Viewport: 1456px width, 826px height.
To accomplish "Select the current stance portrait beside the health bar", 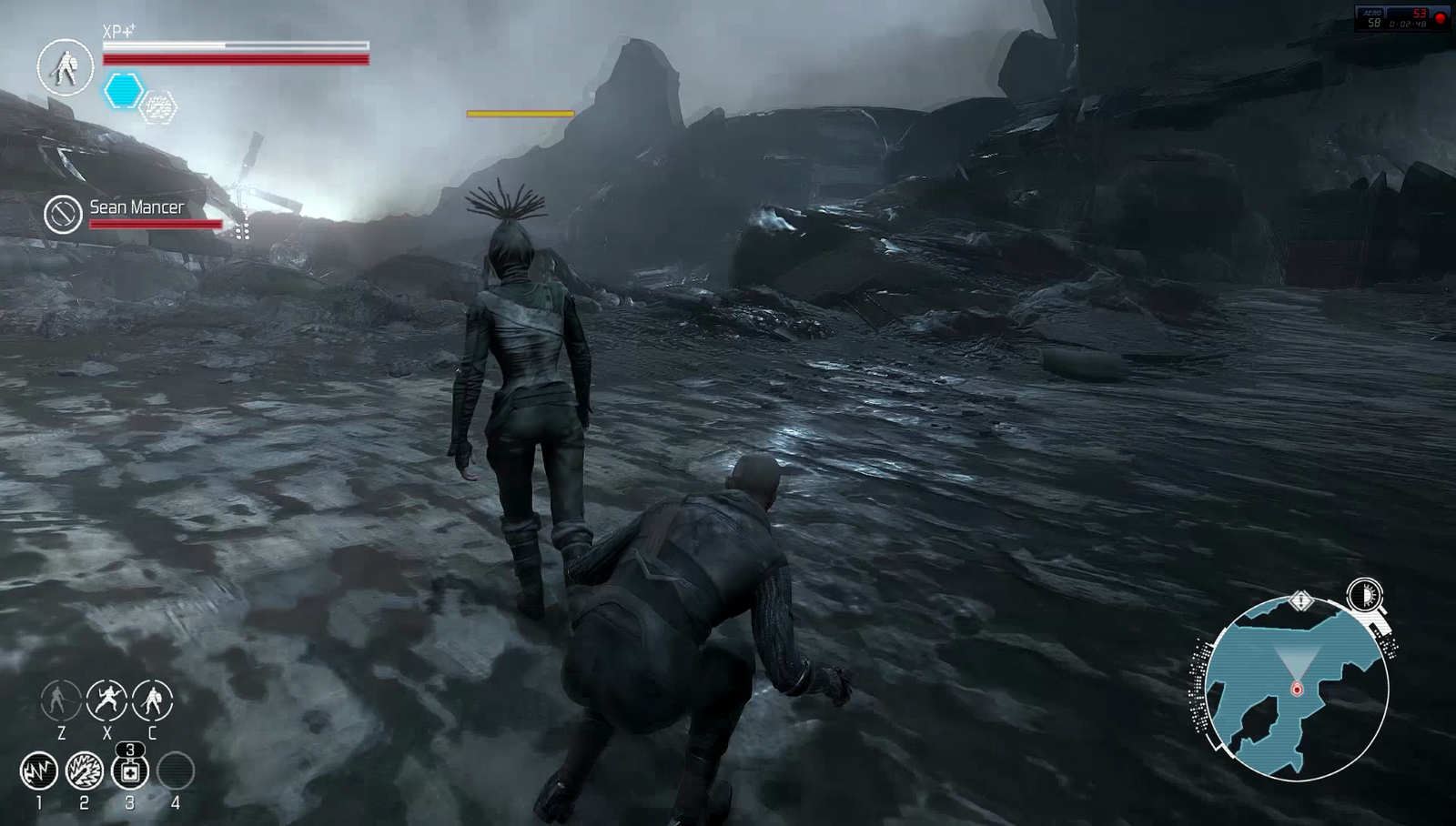I will point(66,67).
